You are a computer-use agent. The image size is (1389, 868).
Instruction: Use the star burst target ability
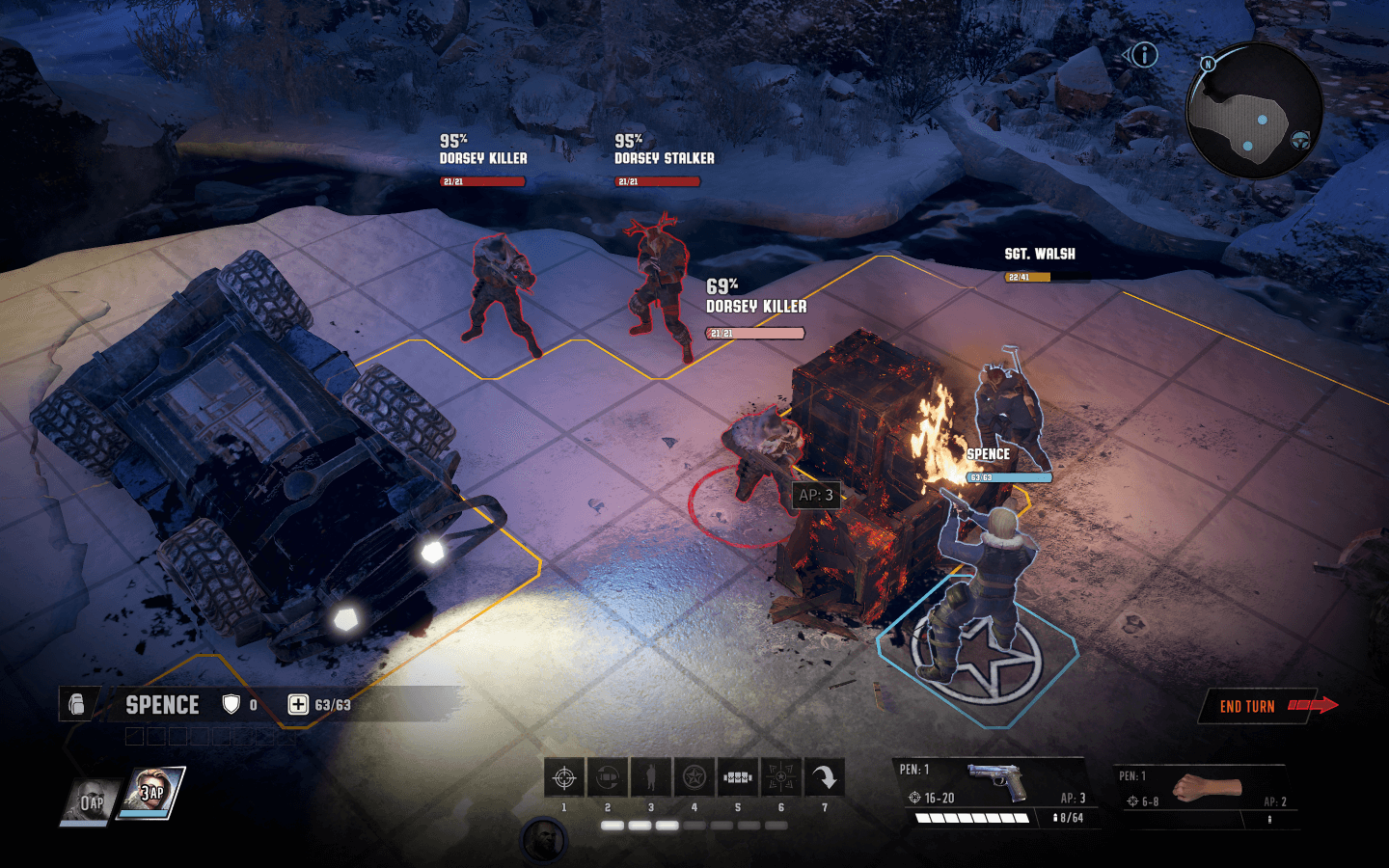point(781,777)
